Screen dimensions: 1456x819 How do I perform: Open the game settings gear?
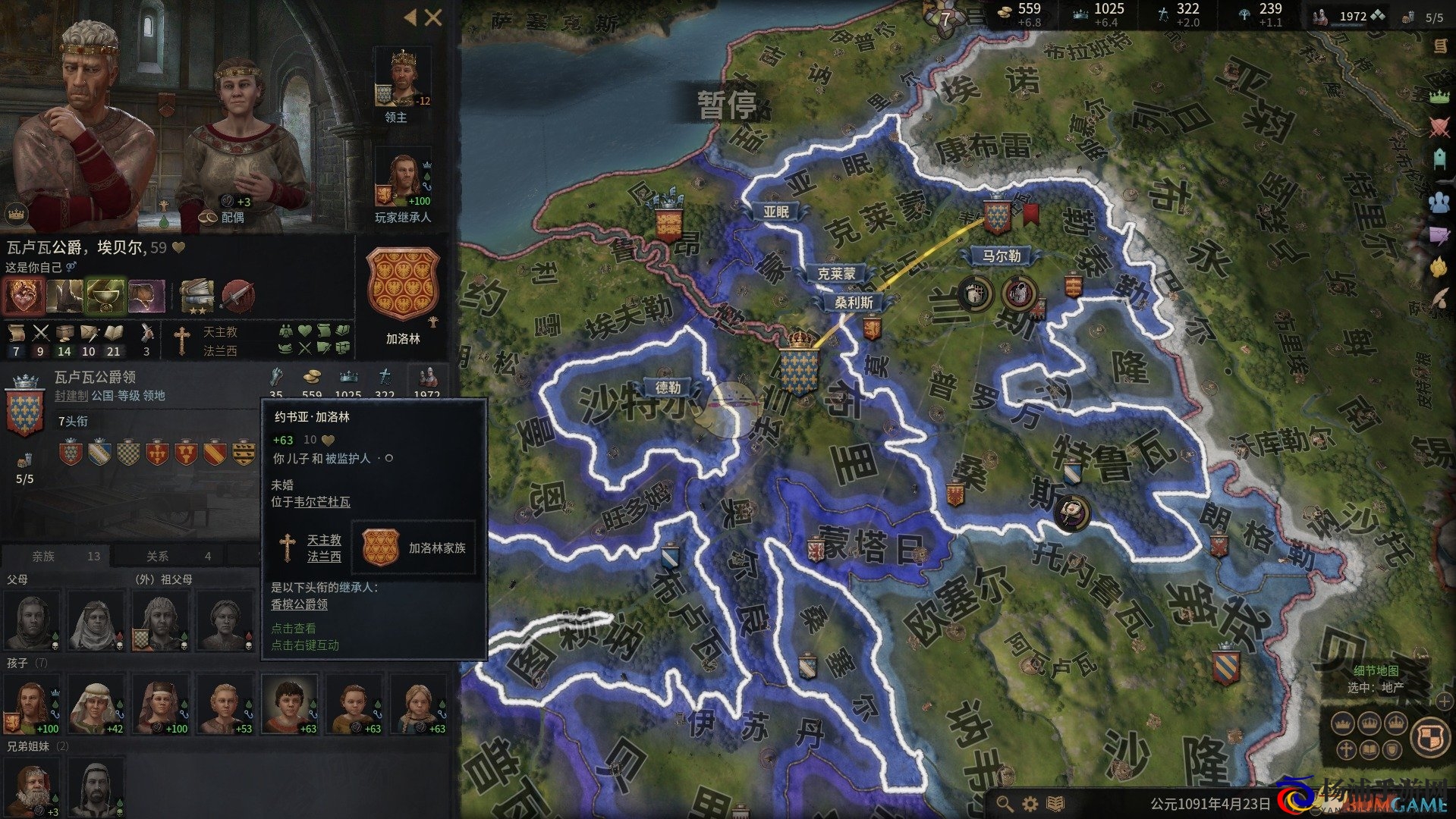pos(1030,803)
